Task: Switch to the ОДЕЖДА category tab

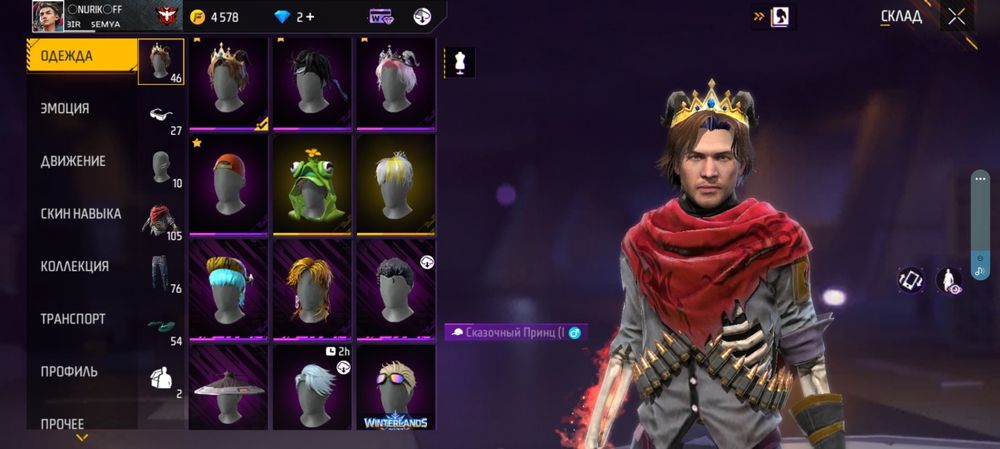Action: tap(80, 56)
